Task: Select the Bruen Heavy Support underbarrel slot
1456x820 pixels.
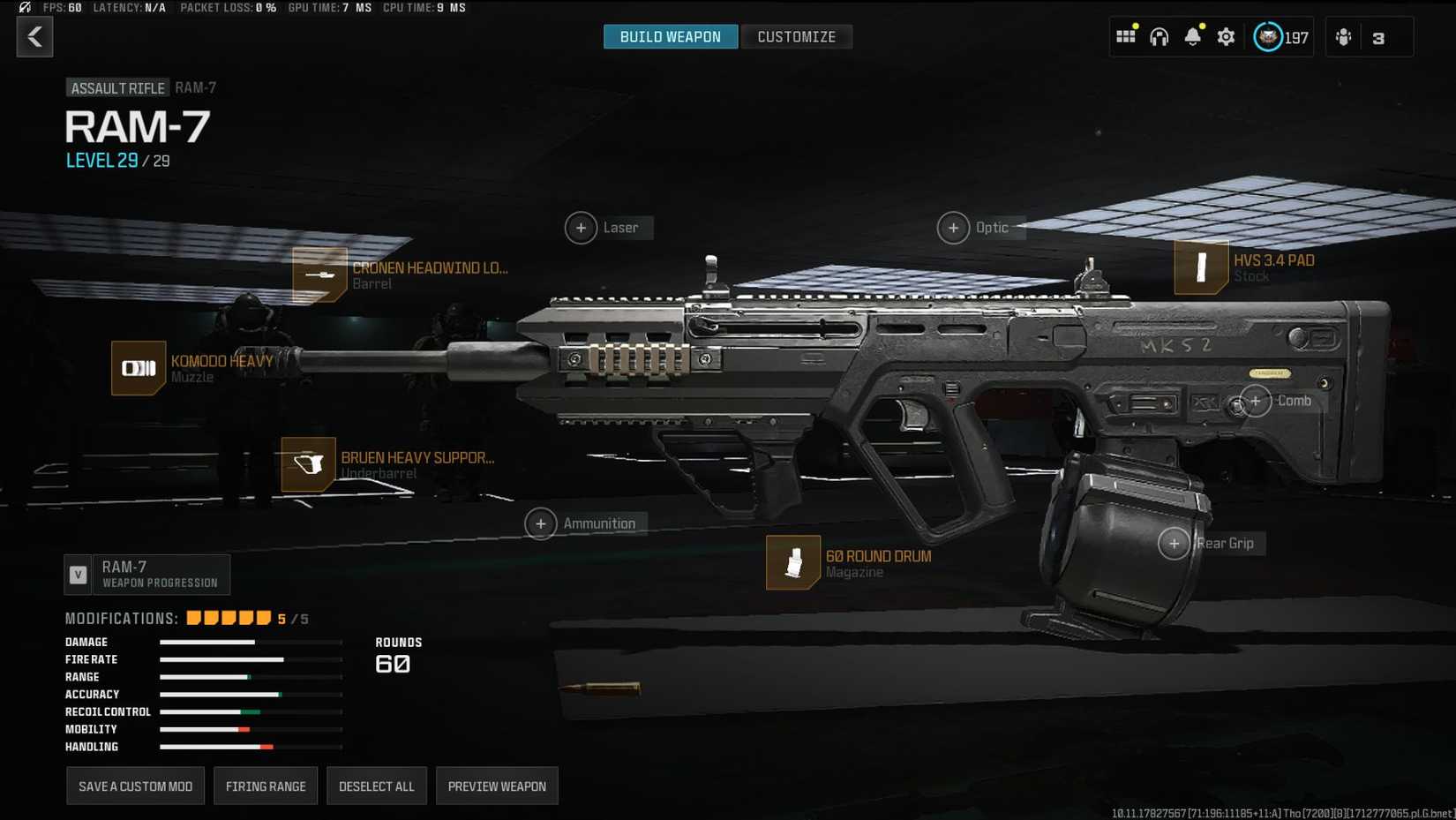Action: click(308, 464)
